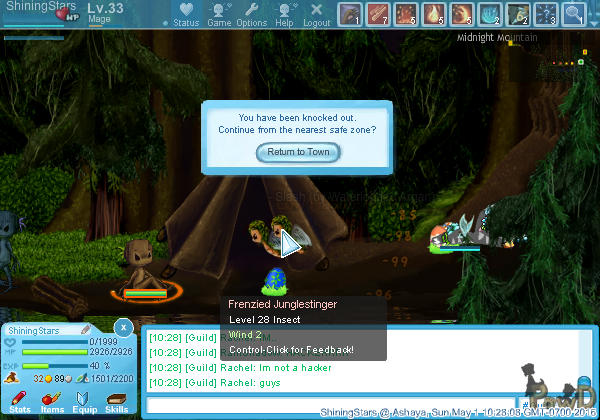
Task: Open the Game menu
Action: tap(219, 15)
